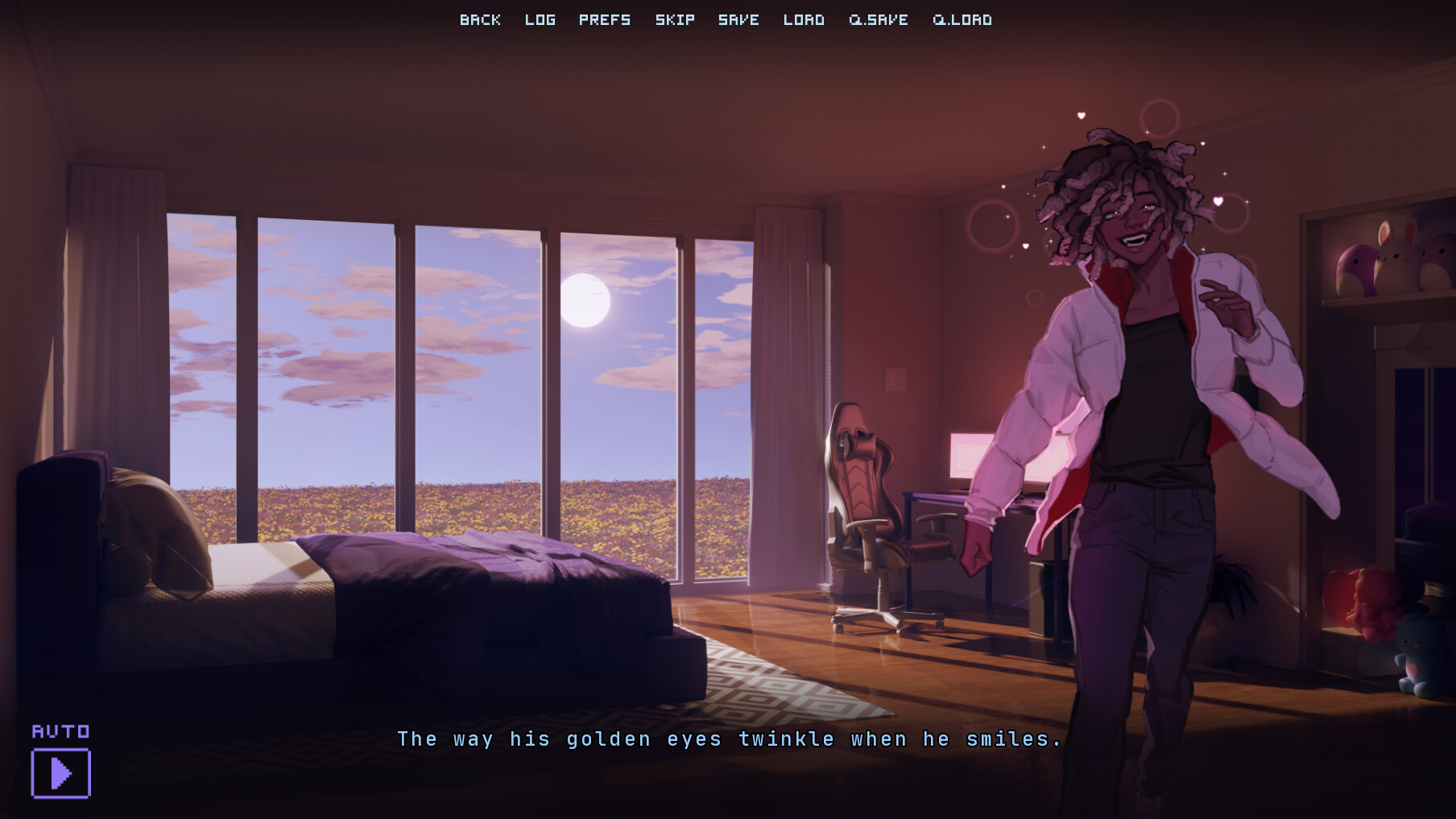
Task: Go back to the previous dialogue line
Action: [480, 19]
